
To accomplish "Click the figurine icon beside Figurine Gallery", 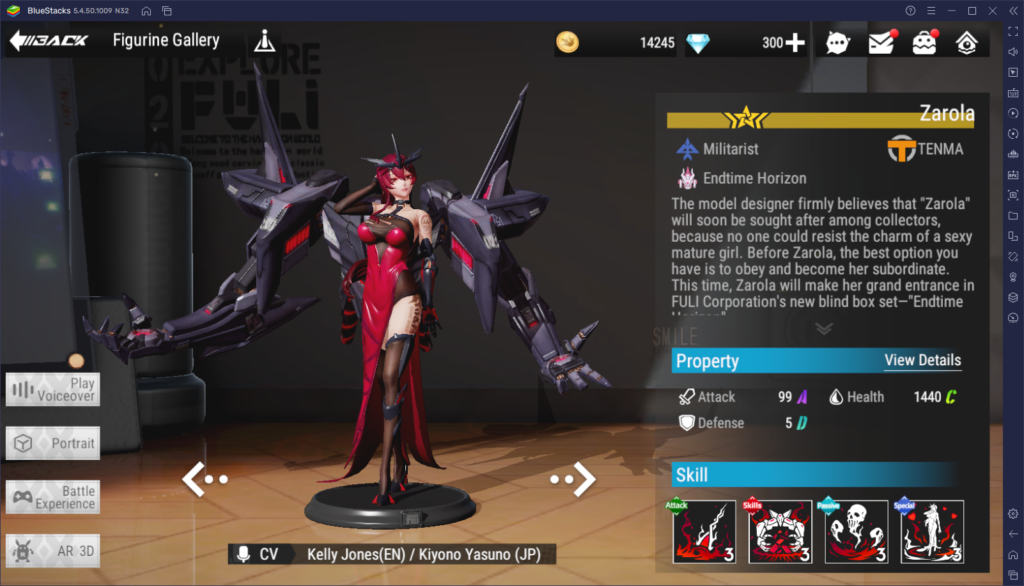I will [263, 41].
